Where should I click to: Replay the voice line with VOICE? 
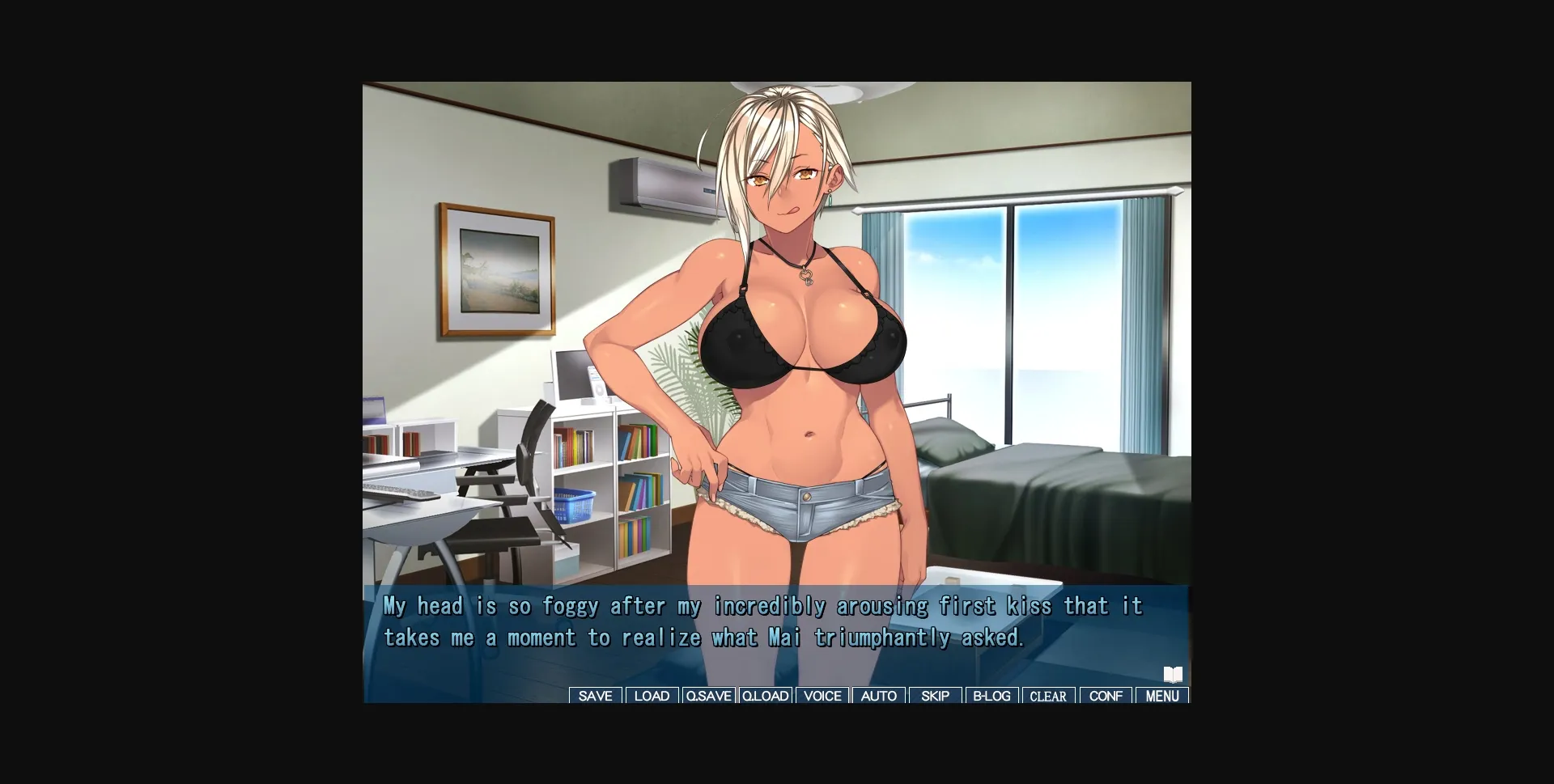point(822,696)
